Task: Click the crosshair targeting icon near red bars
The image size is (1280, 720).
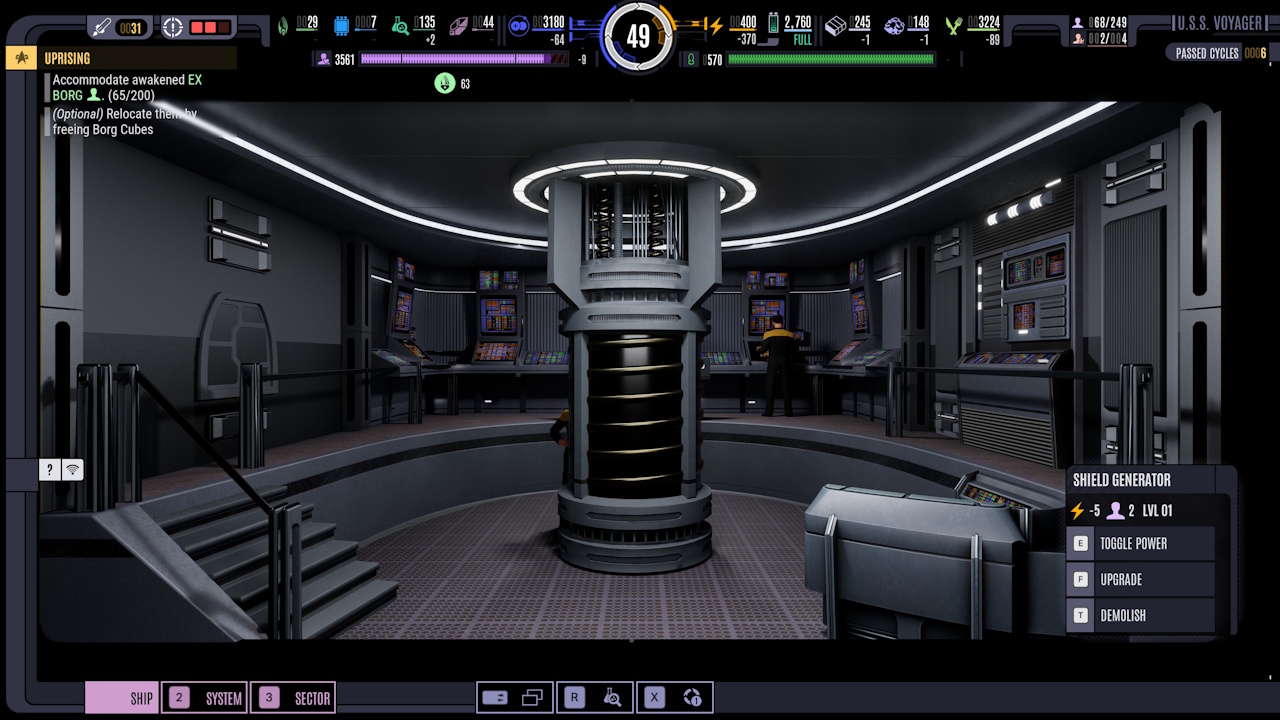Action: point(172,27)
